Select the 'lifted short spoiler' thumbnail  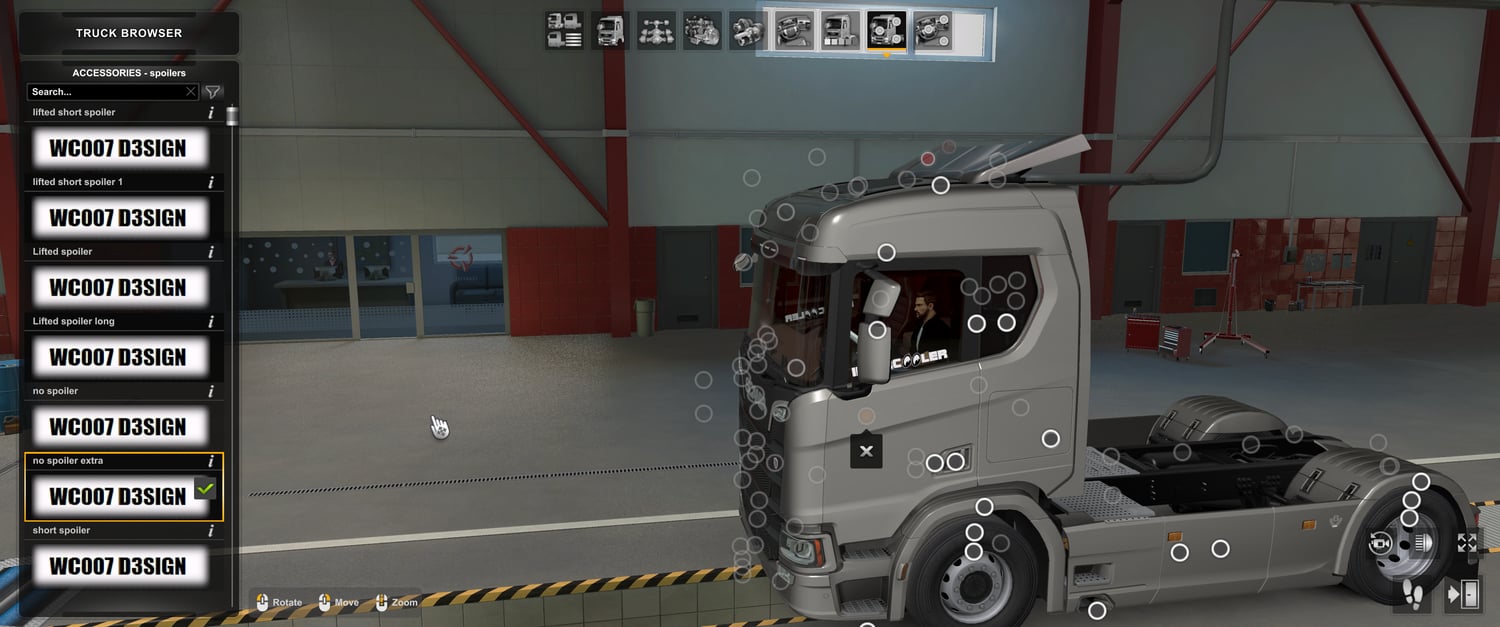pyautogui.click(x=118, y=148)
